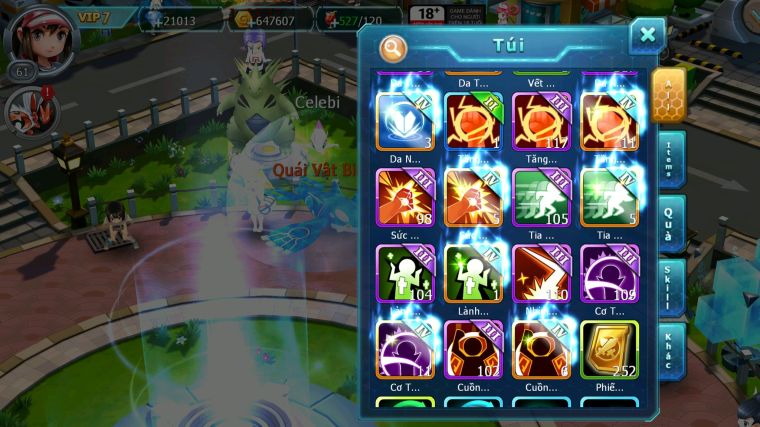Choose the golden Phiế ticket with count 252

point(607,348)
